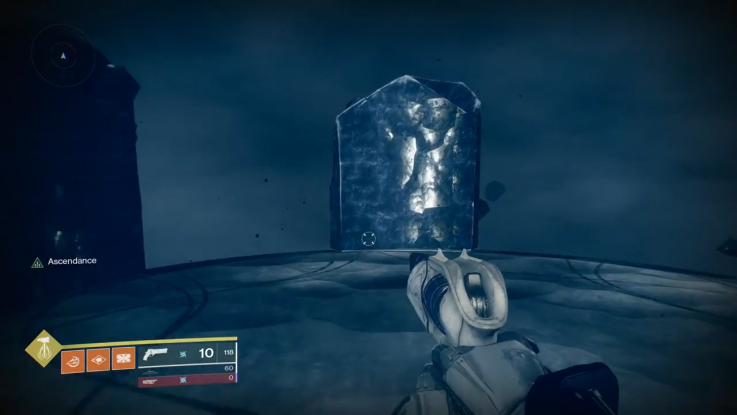Activate the golden diamond Super ability
The image size is (737, 415).
pyautogui.click(x=42, y=349)
